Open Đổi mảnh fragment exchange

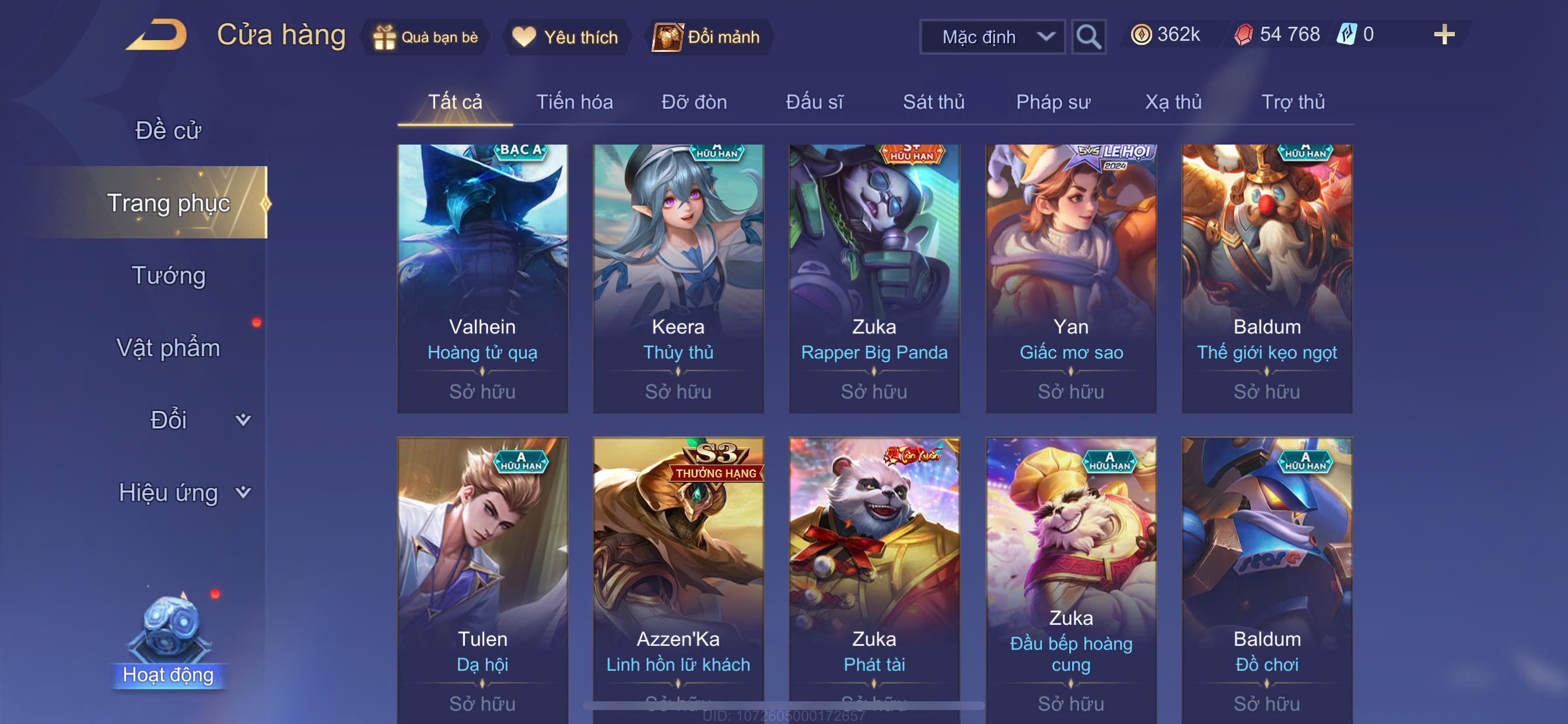click(x=708, y=37)
